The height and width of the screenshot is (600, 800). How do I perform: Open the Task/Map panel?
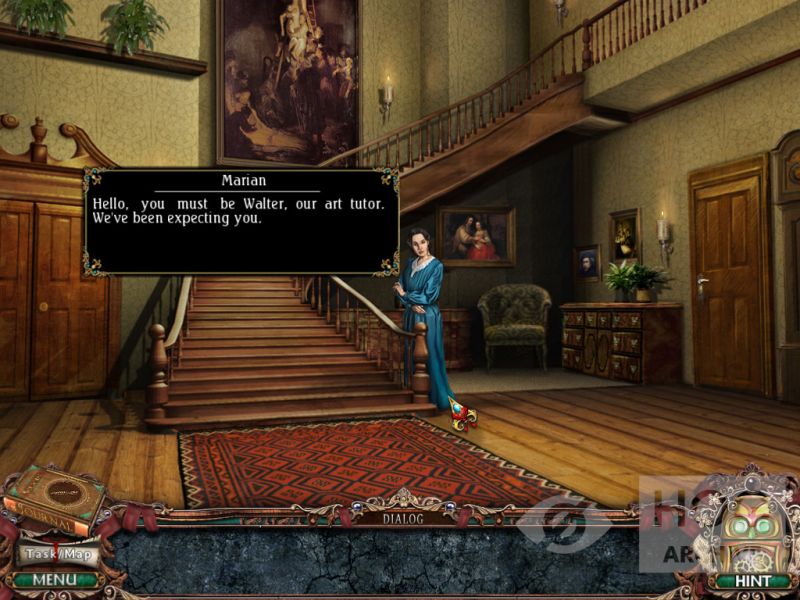pyautogui.click(x=56, y=553)
